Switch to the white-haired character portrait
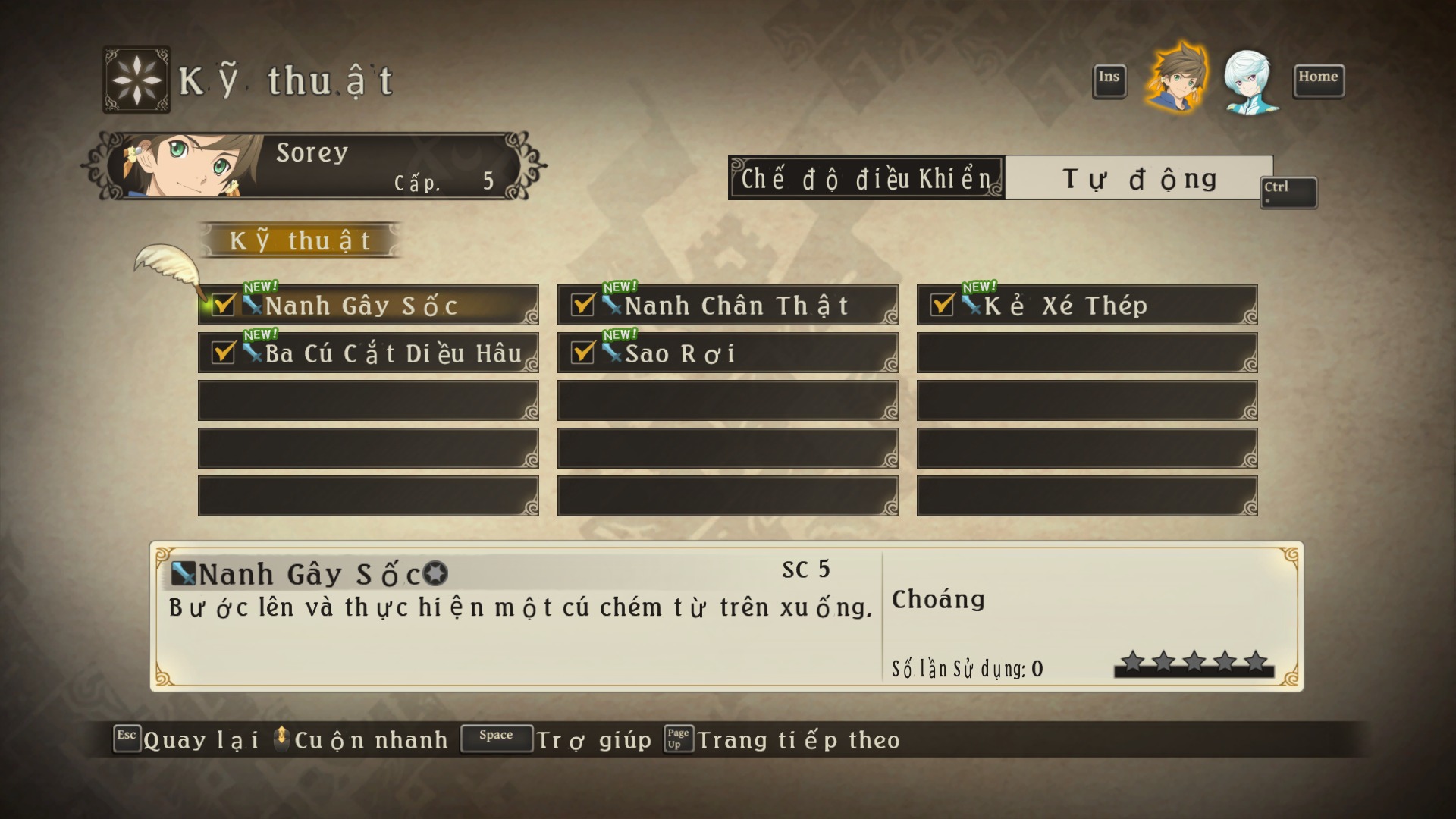Viewport: 1456px width, 819px height. click(x=1248, y=82)
